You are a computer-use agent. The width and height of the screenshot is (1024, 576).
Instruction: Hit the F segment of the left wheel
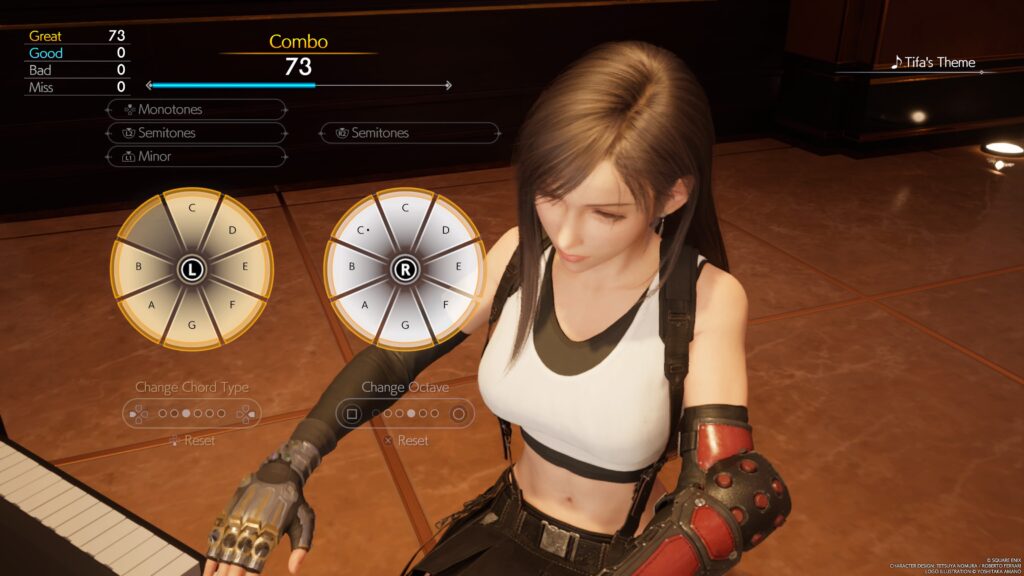232,305
